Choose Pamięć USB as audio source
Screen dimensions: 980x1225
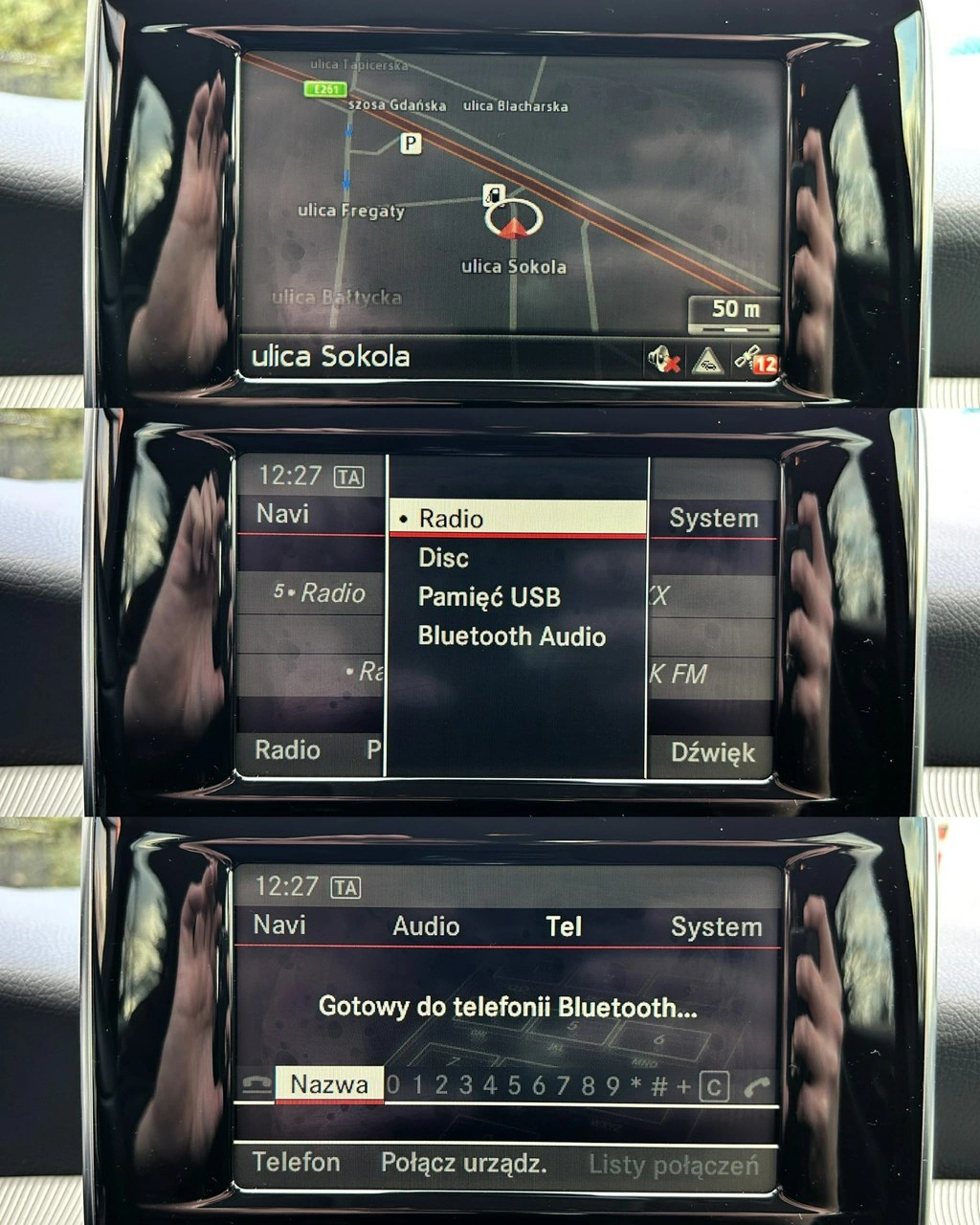pos(489,597)
